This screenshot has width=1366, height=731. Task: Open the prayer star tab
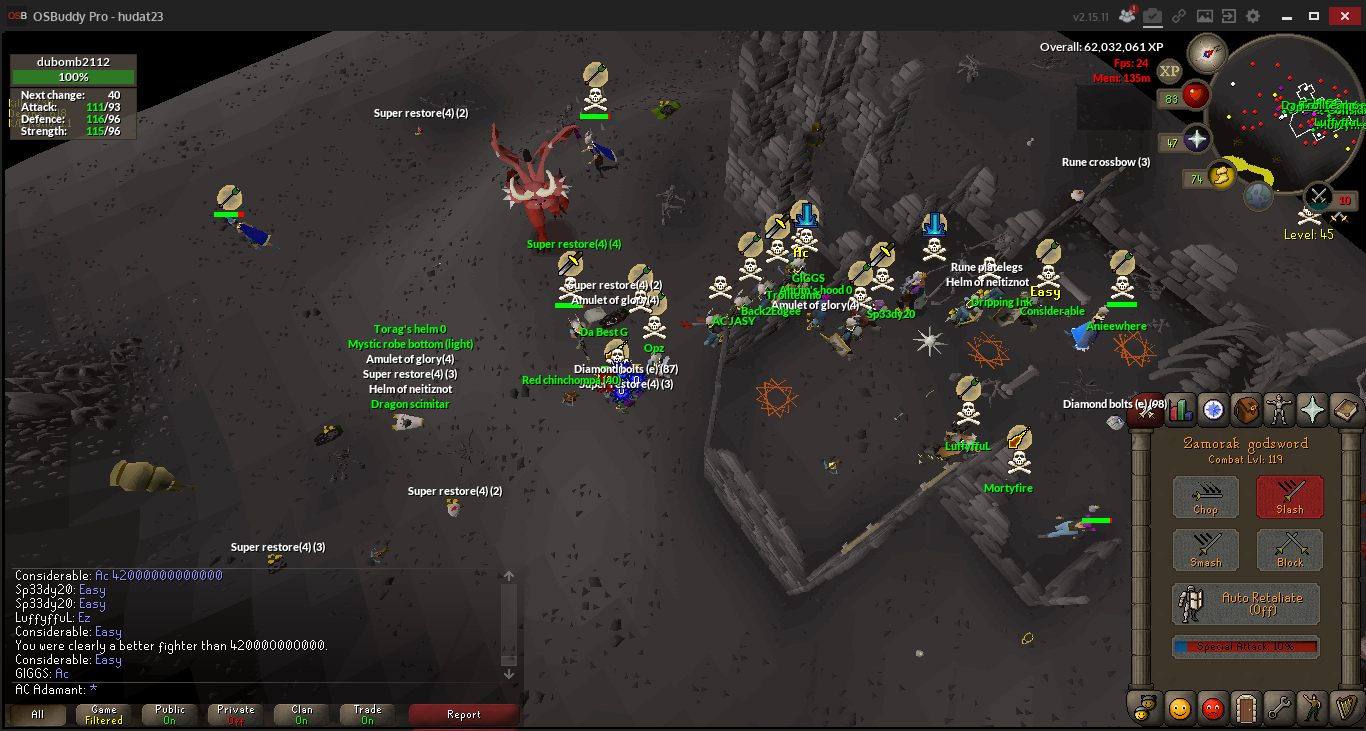1311,409
